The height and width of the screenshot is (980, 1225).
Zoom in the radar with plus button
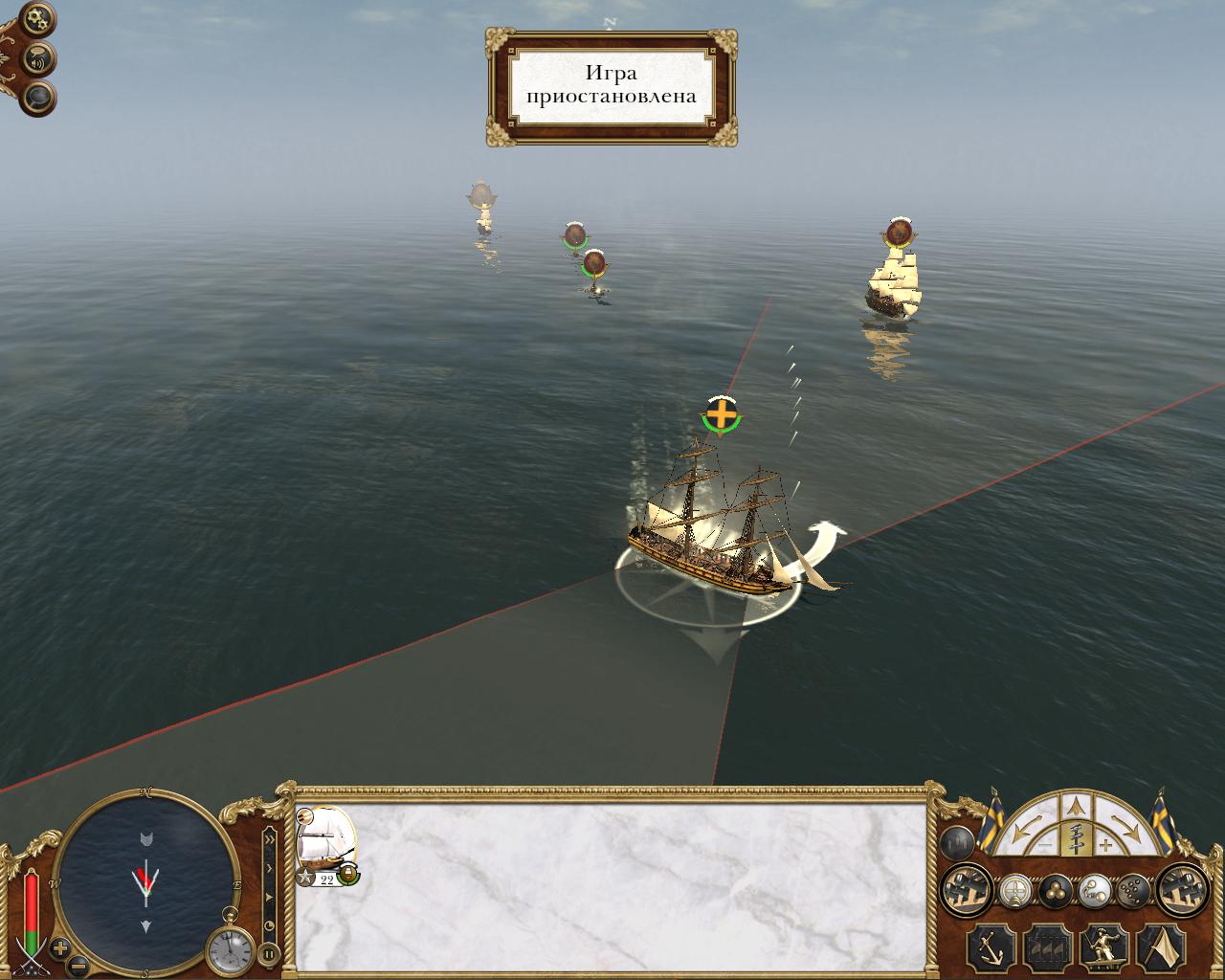tap(59, 948)
